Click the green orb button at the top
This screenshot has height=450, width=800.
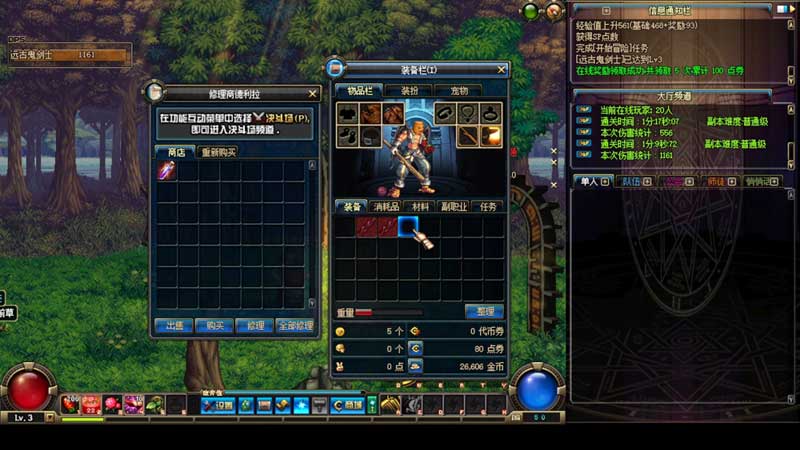[530, 11]
